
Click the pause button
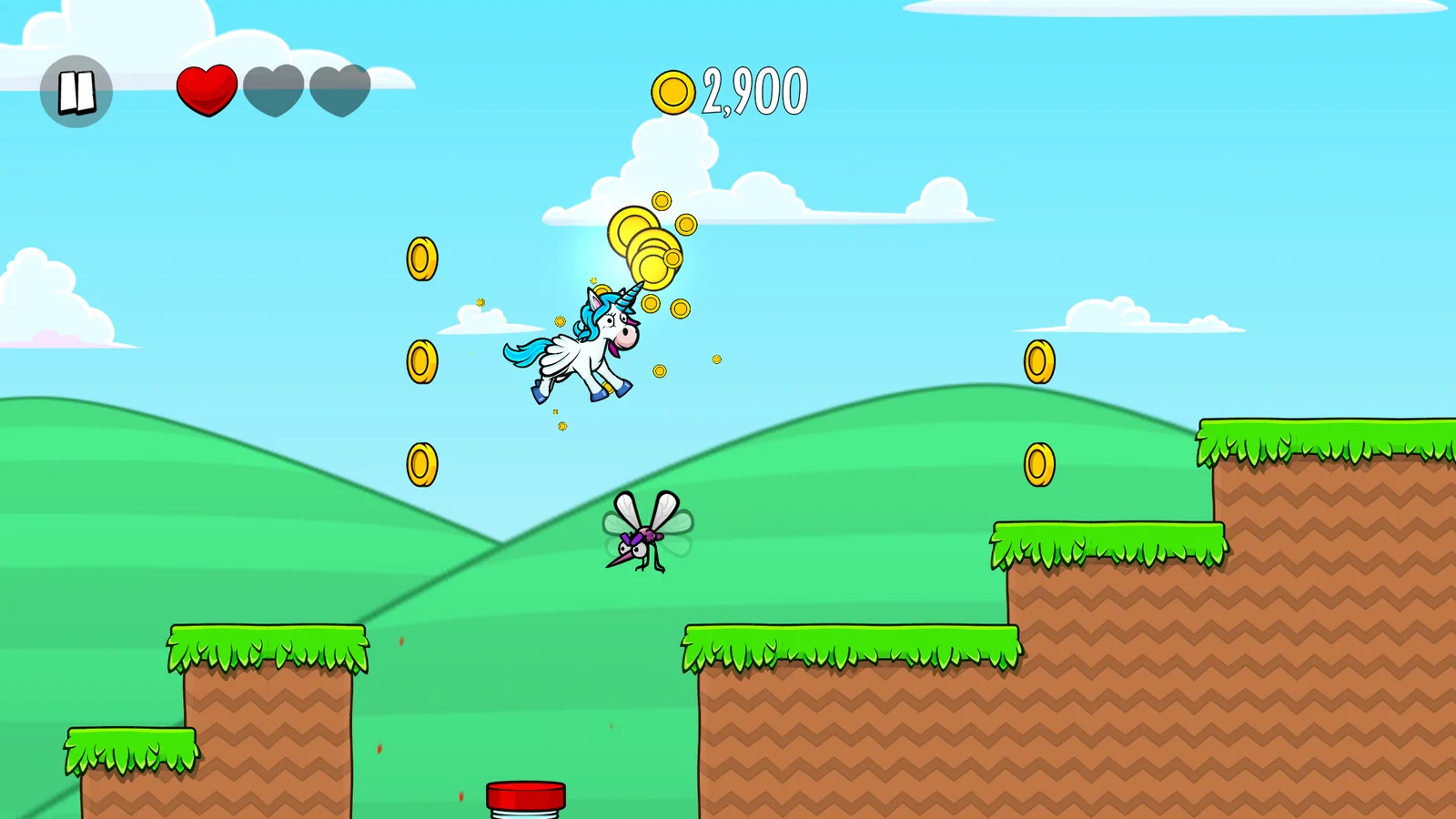(x=76, y=90)
